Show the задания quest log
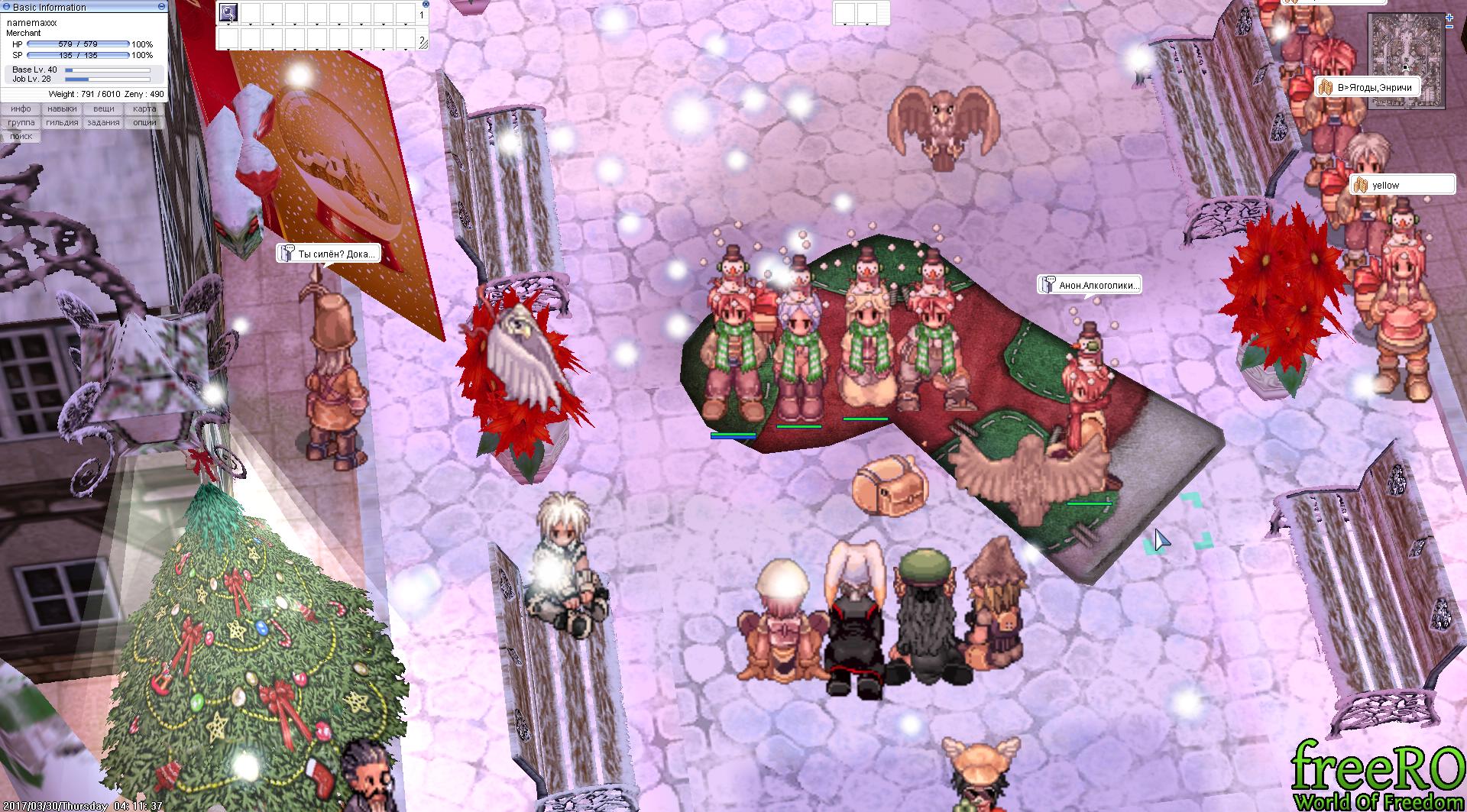The image size is (1467, 812). (103, 123)
